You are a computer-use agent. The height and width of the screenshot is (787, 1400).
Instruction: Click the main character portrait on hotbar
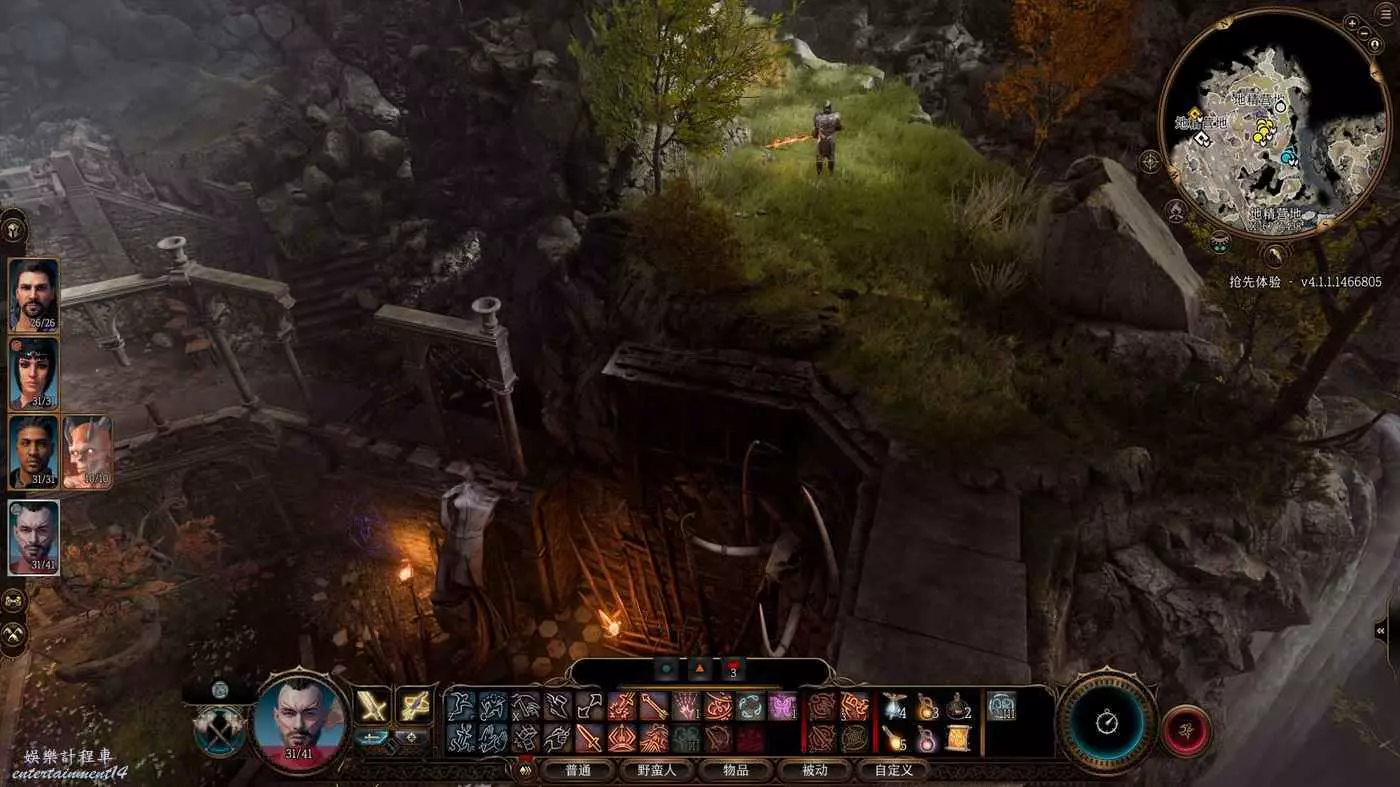pos(300,722)
